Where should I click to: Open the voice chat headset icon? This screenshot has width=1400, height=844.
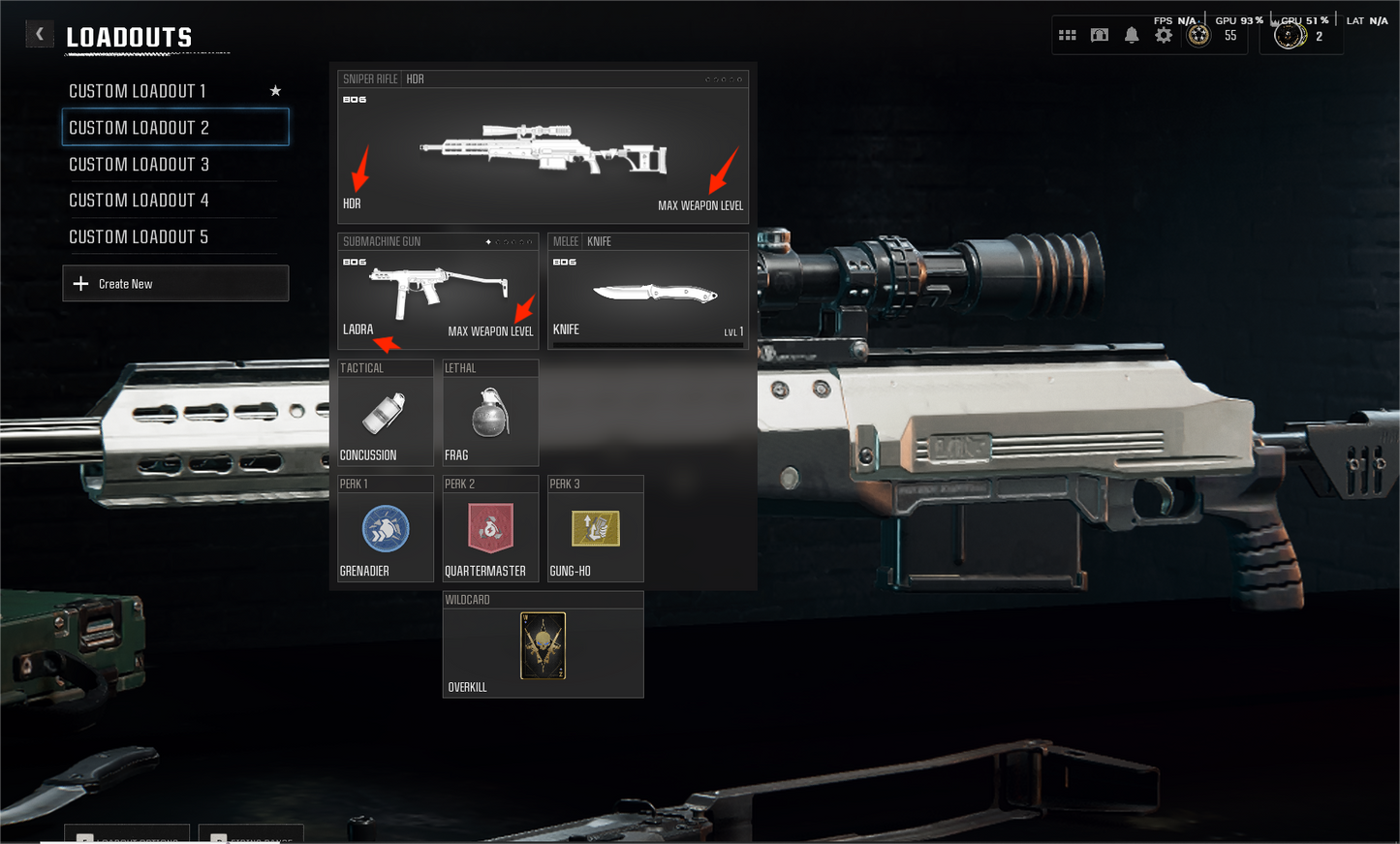(x=1099, y=35)
